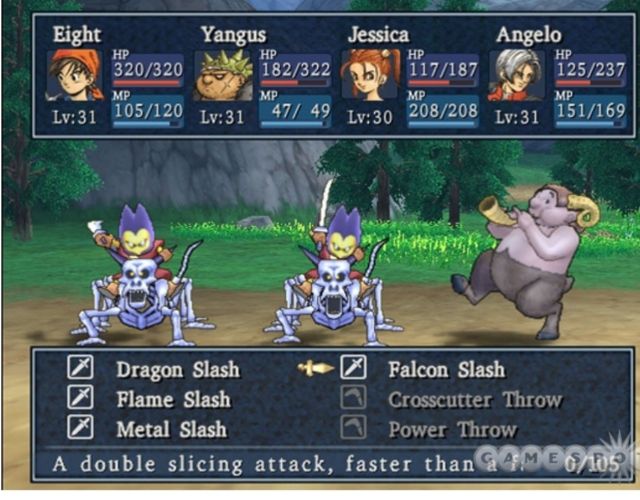Select the highlighted Falcon Slash skill

(446, 369)
